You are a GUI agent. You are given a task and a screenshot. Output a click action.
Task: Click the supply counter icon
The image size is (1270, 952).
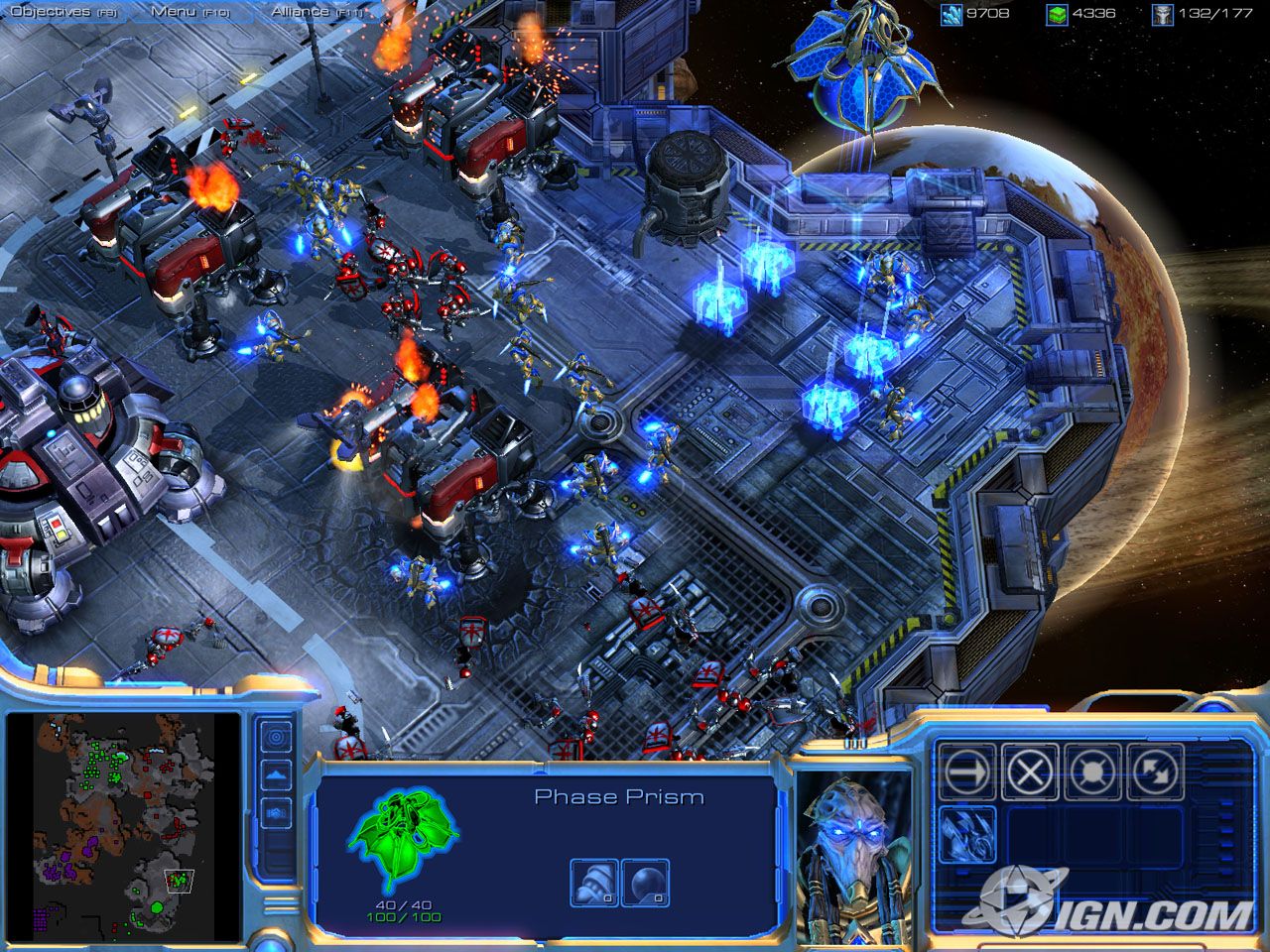point(1163,14)
